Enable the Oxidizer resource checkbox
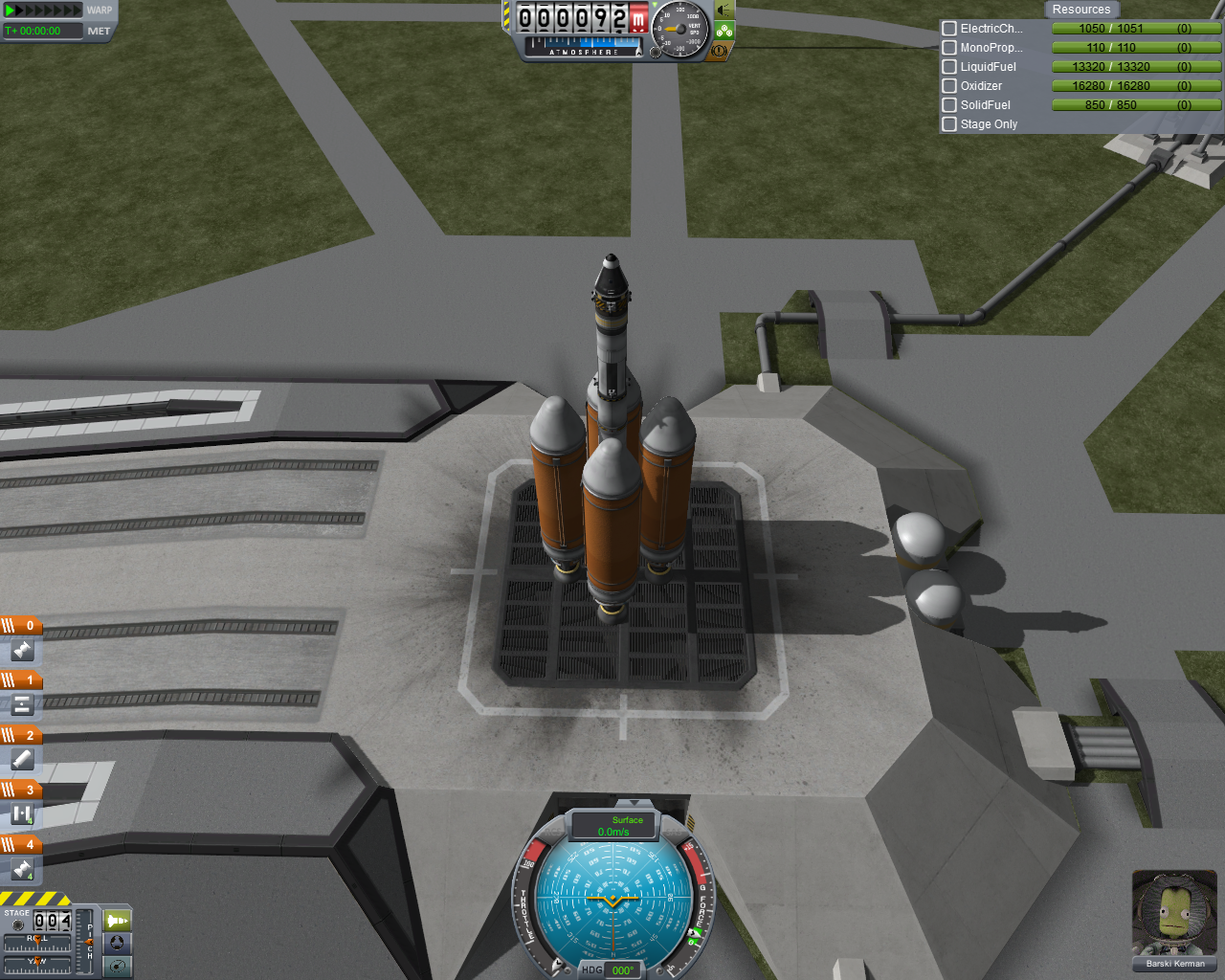Image resolution: width=1225 pixels, height=980 pixels. (x=949, y=86)
